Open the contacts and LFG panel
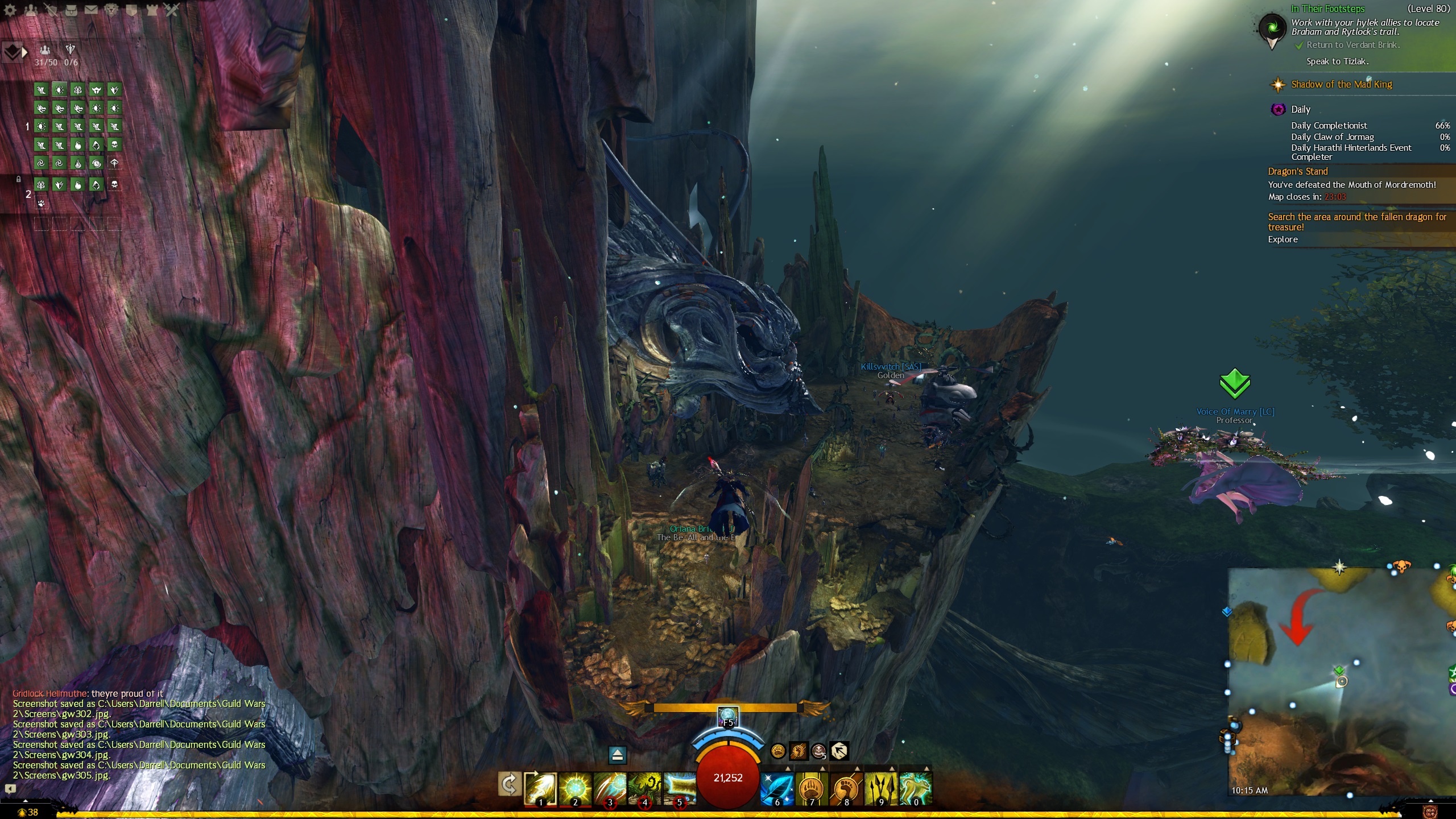 tap(31, 10)
